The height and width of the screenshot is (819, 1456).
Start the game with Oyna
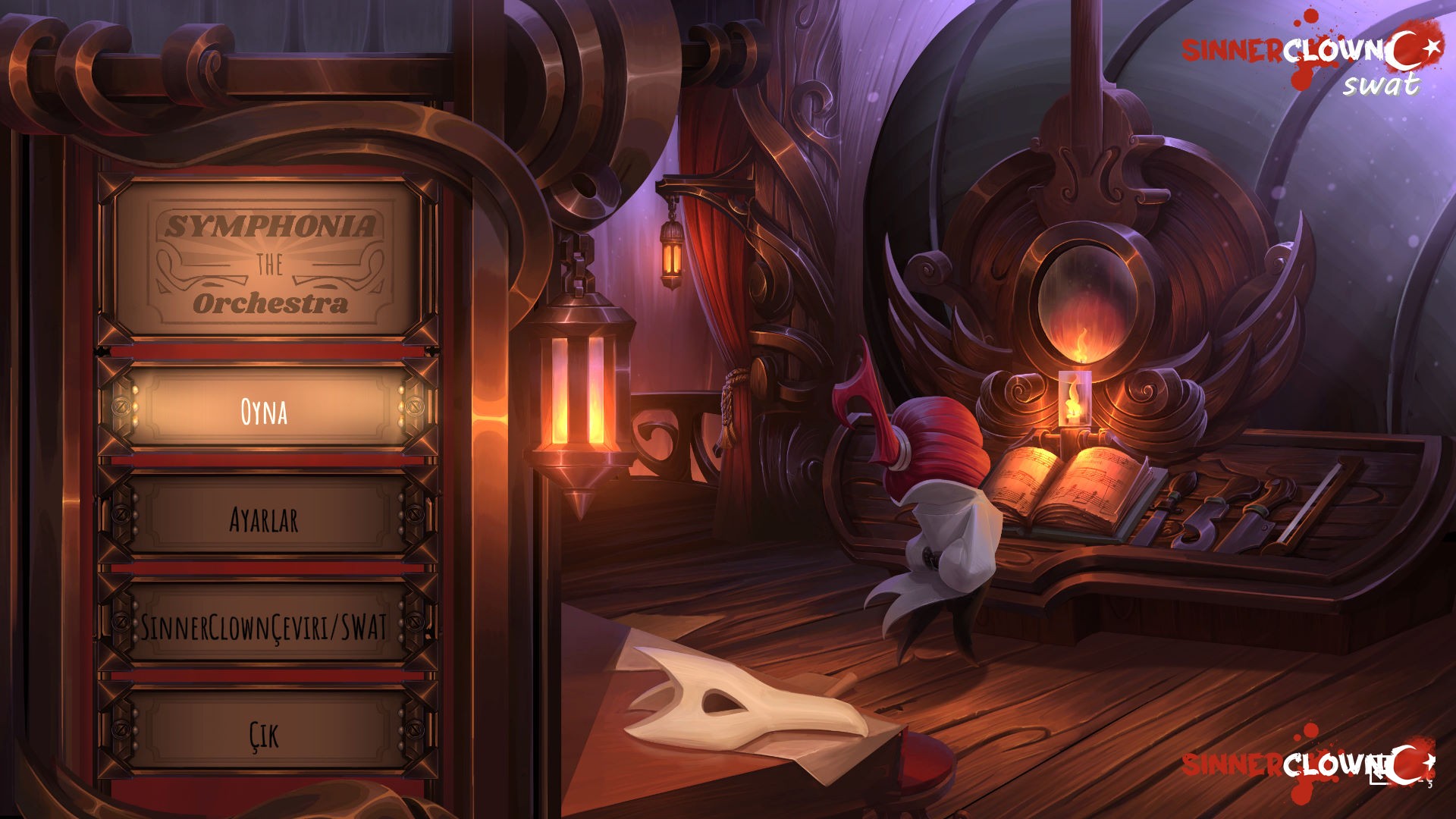264,411
